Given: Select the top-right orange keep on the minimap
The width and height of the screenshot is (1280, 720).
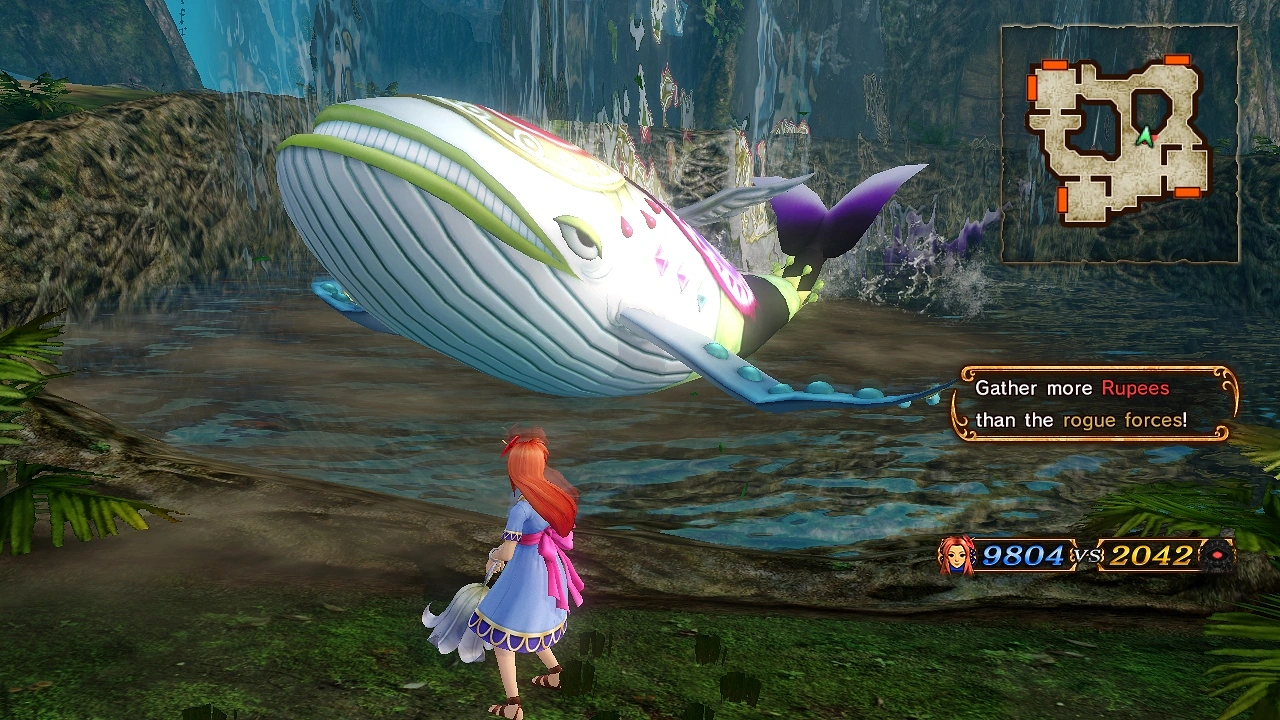Looking at the screenshot, I should pyautogui.click(x=1175, y=60).
